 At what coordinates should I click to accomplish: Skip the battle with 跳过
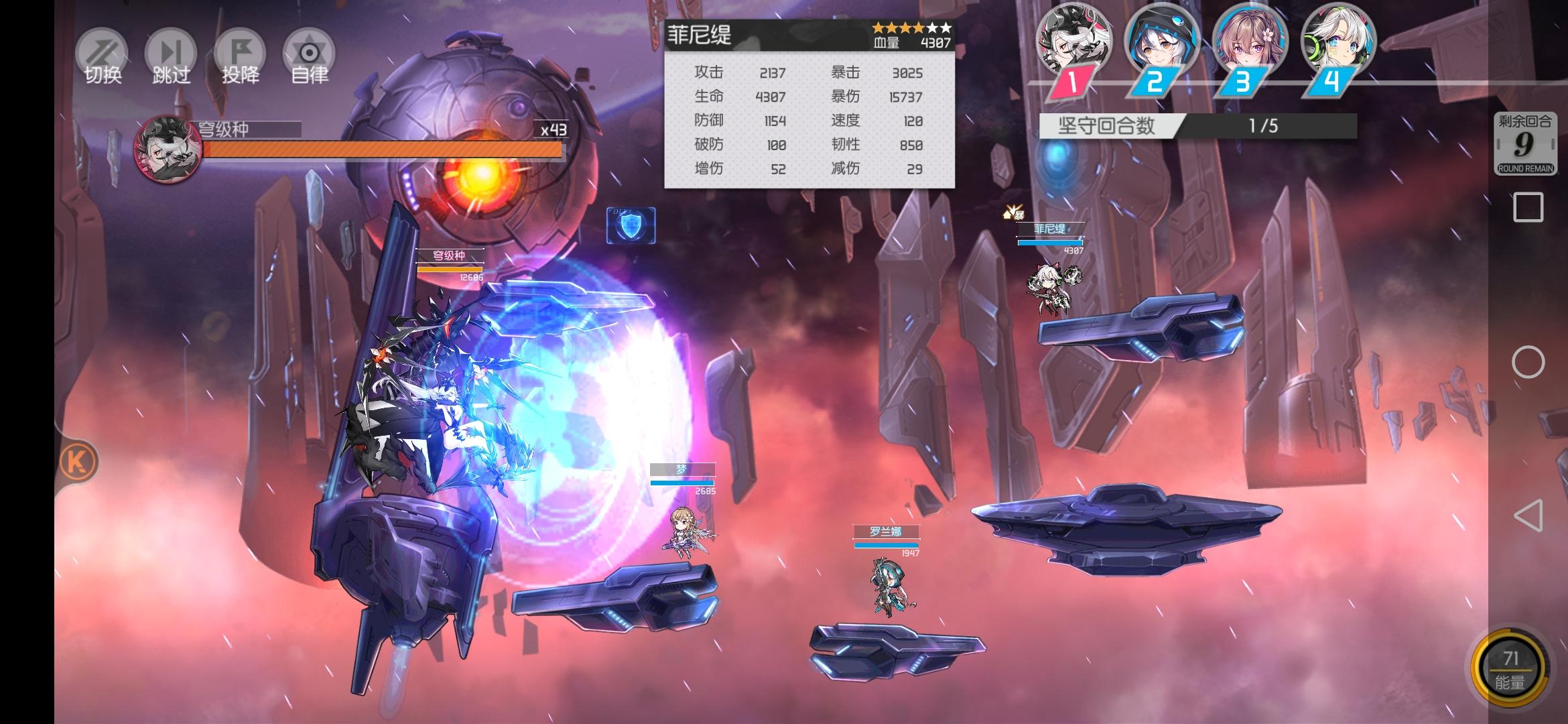[172, 56]
